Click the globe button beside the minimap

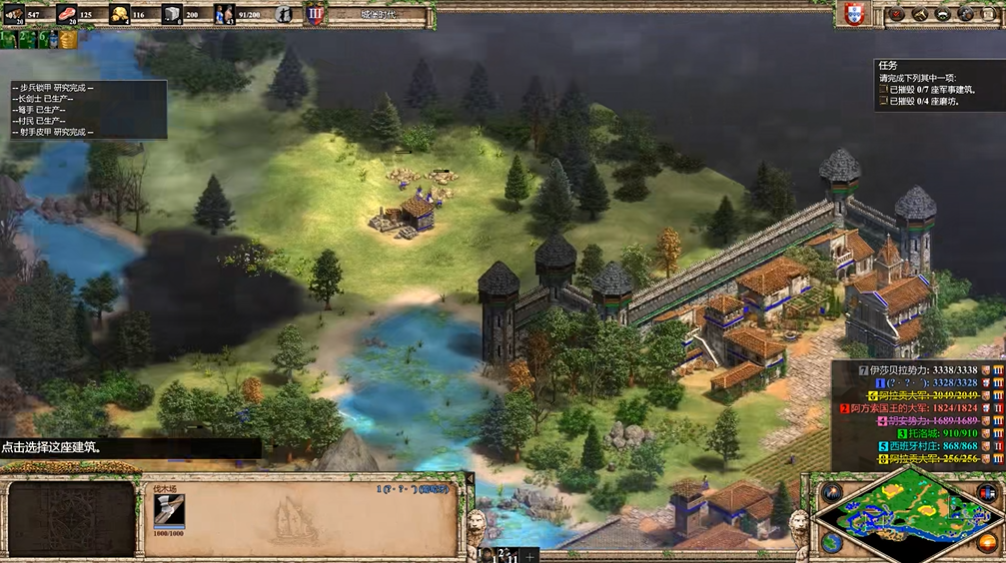point(831,542)
